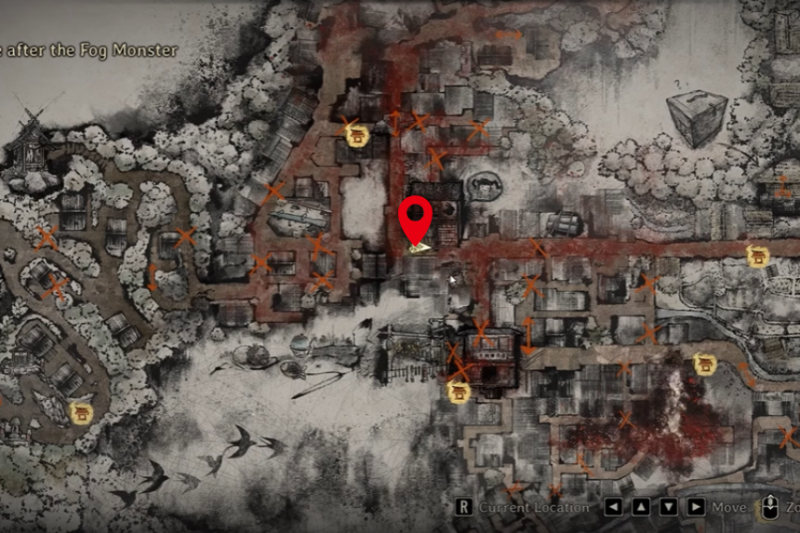Click the speech-bubble animal sketch marker
The image size is (800, 533).
(x=484, y=186)
